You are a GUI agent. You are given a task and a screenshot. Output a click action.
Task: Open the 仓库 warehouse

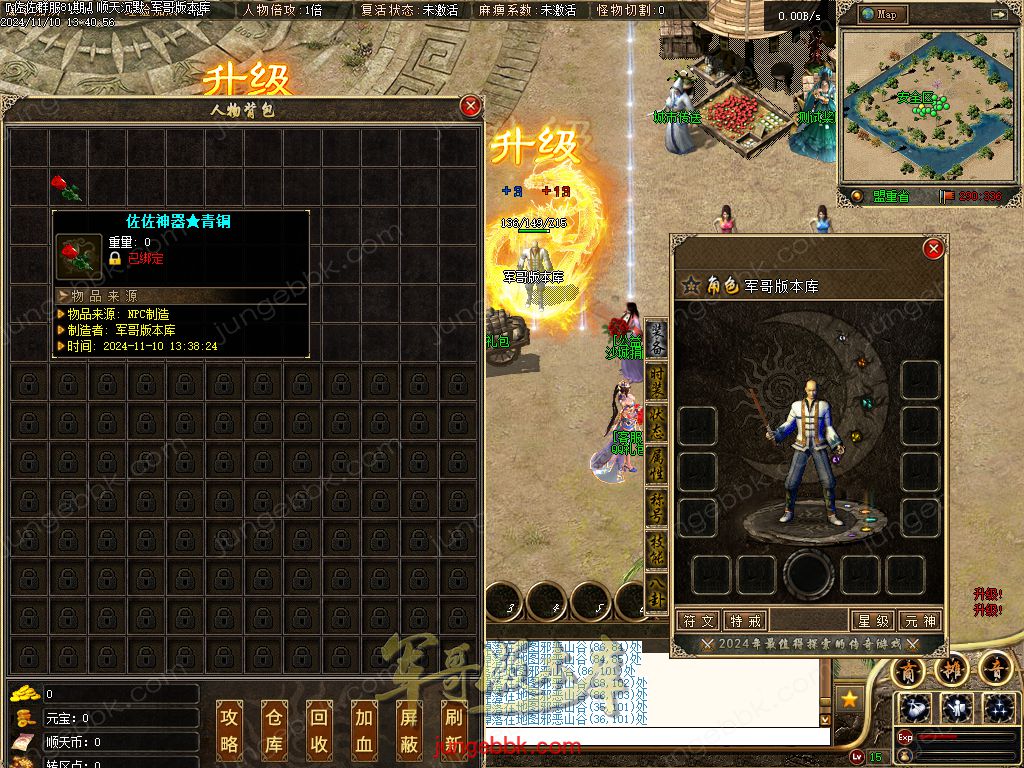pyautogui.click(x=274, y=730)
